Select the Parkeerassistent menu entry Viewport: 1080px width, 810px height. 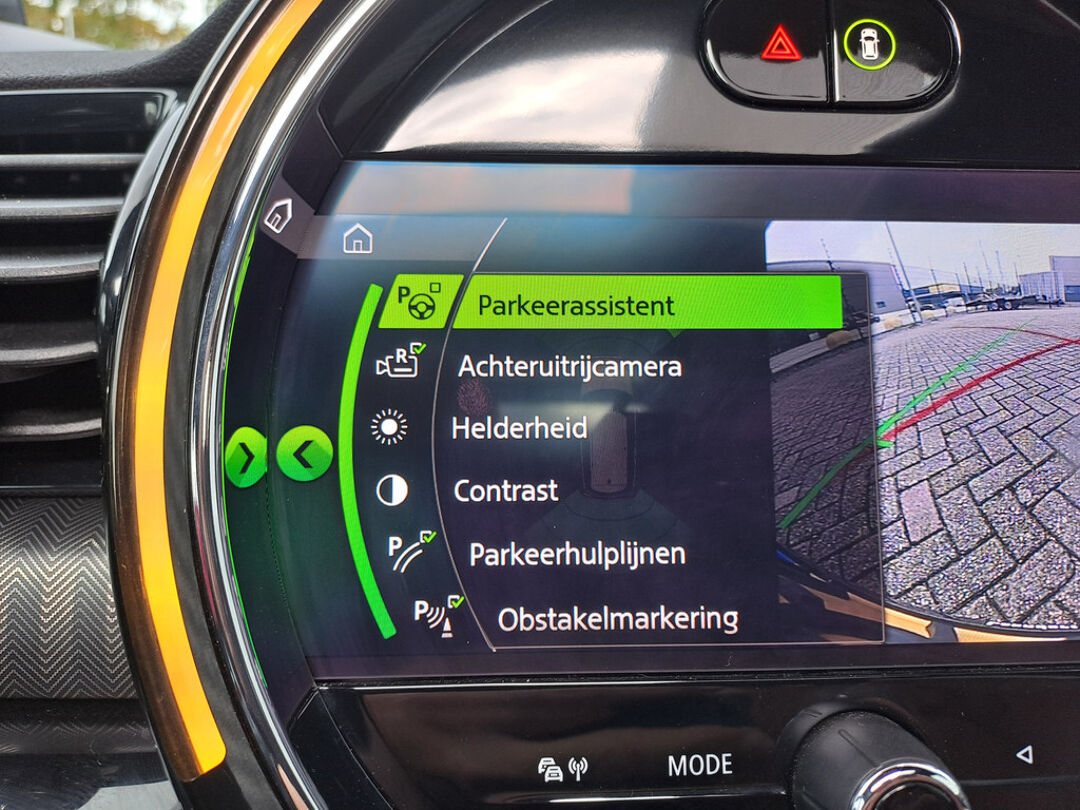(576, 305)
